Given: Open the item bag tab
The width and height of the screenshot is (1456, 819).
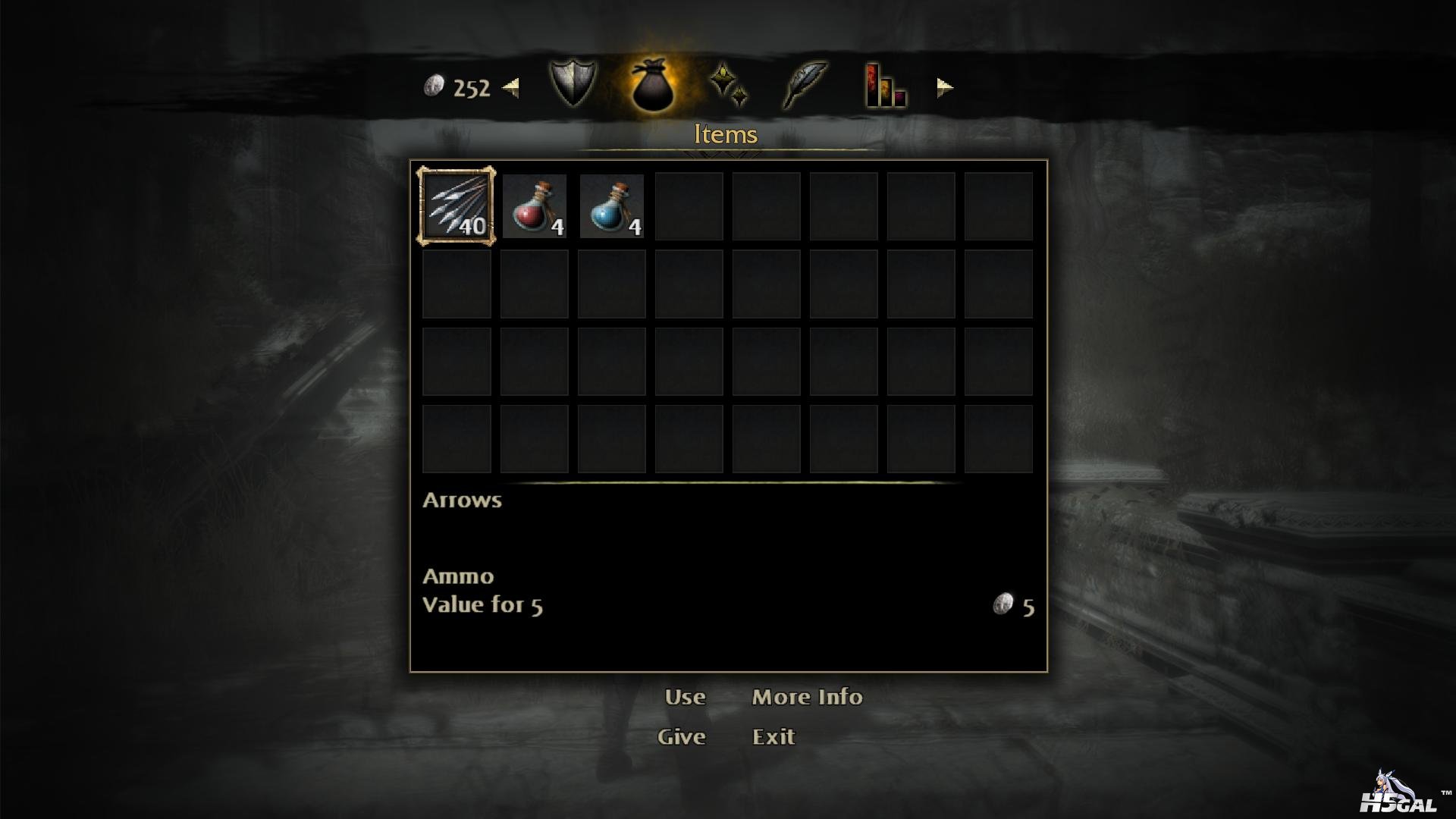Looking at the screenshot, I should (x=651, y=86).
